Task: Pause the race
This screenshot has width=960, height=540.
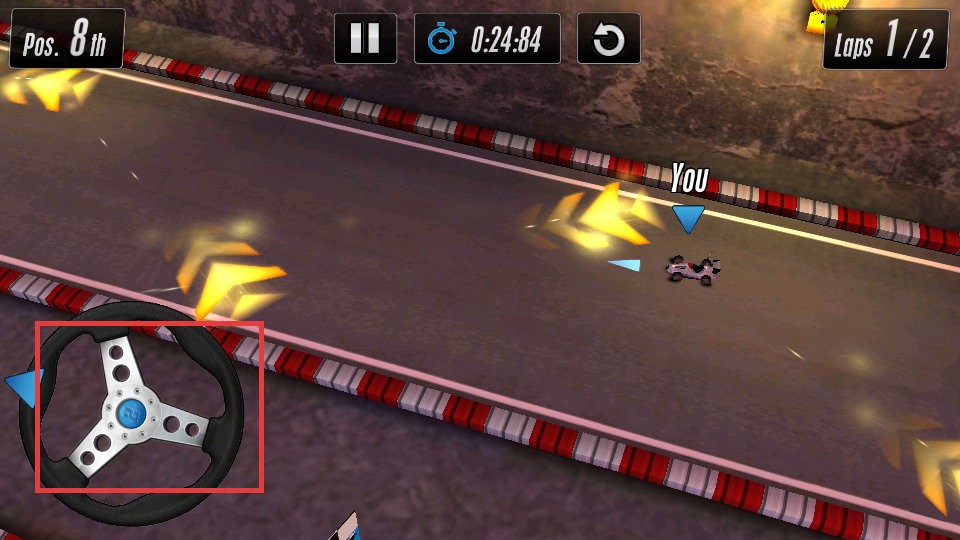Action: click(x=365, y=39)
